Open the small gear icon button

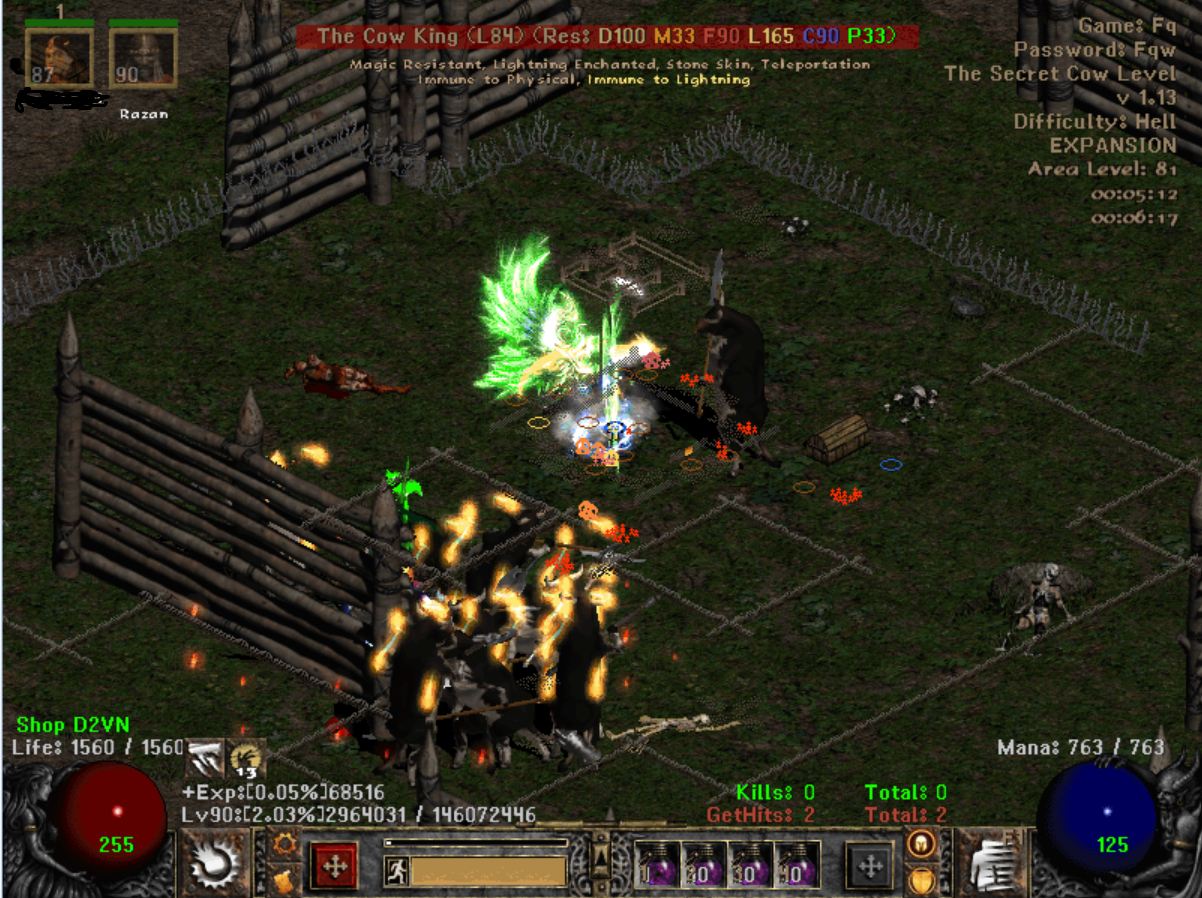284,844
